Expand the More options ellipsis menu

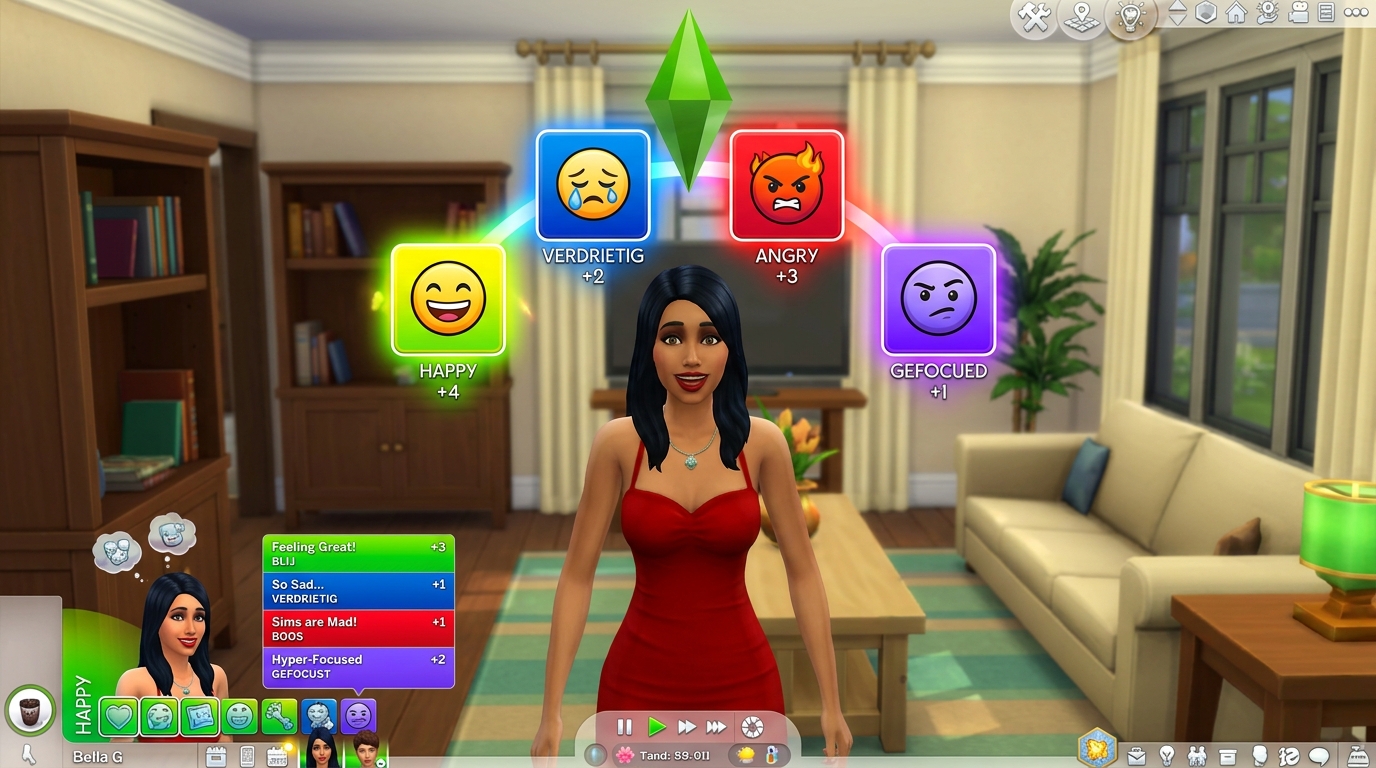click(1357, 13)
